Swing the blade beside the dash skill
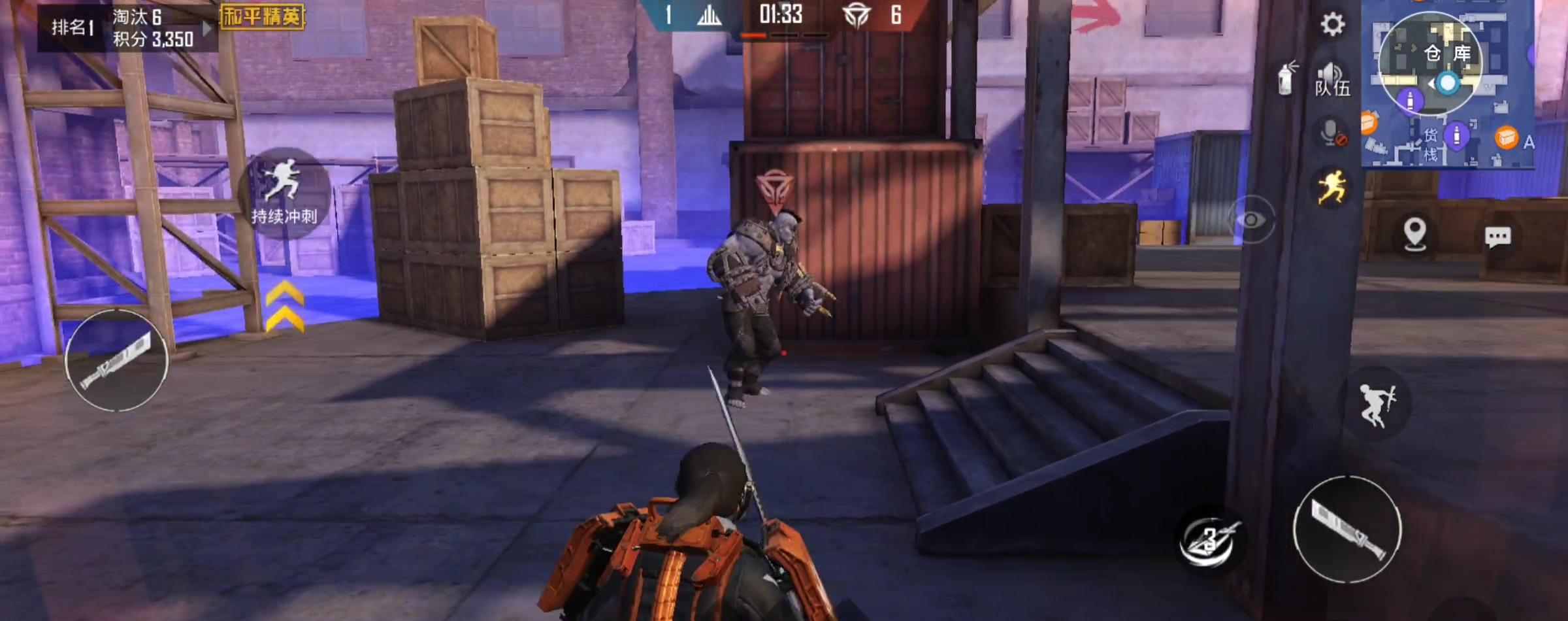Image resolution: width=1568 pixels, height=621 pixels. [1347, 529]
